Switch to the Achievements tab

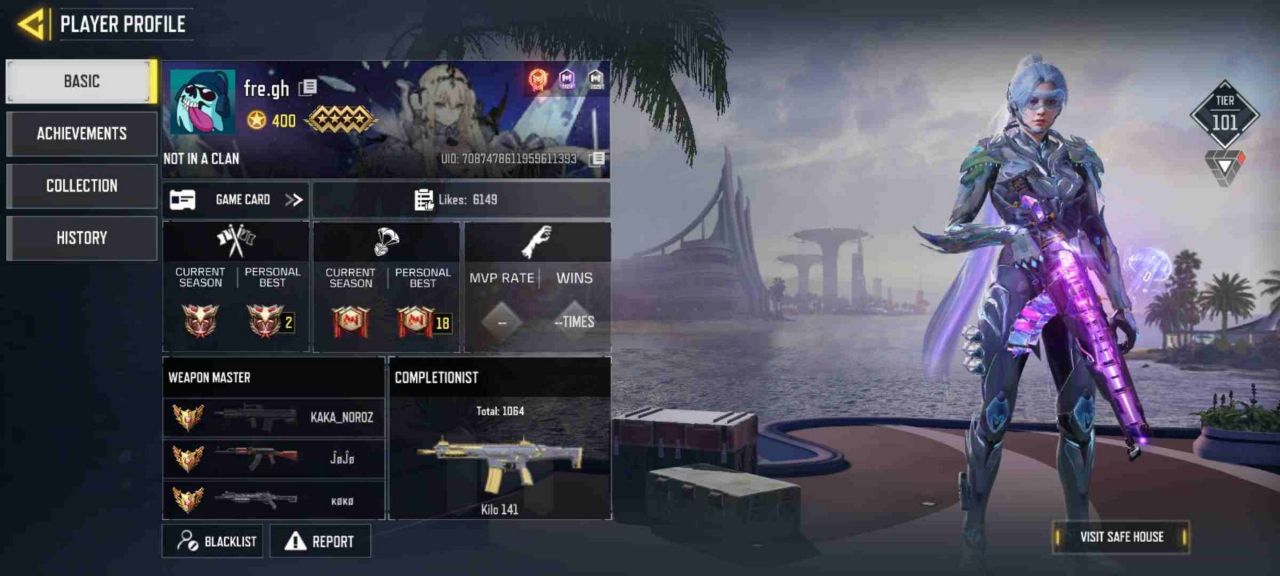tap(81, 133)
